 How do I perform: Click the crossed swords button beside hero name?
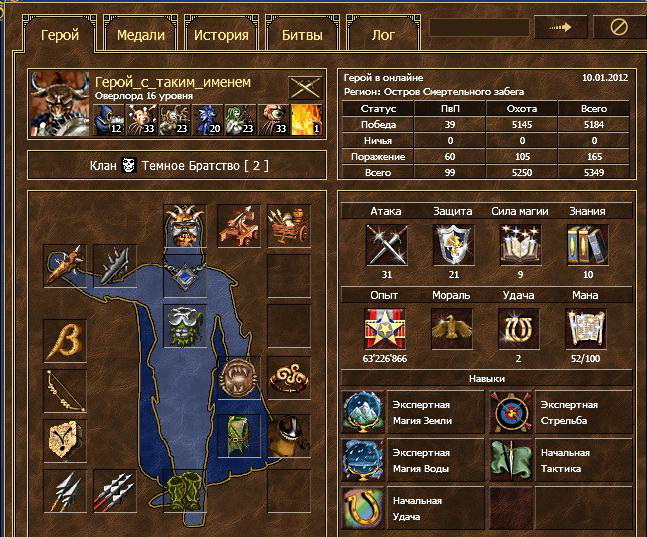coord(303,88)
